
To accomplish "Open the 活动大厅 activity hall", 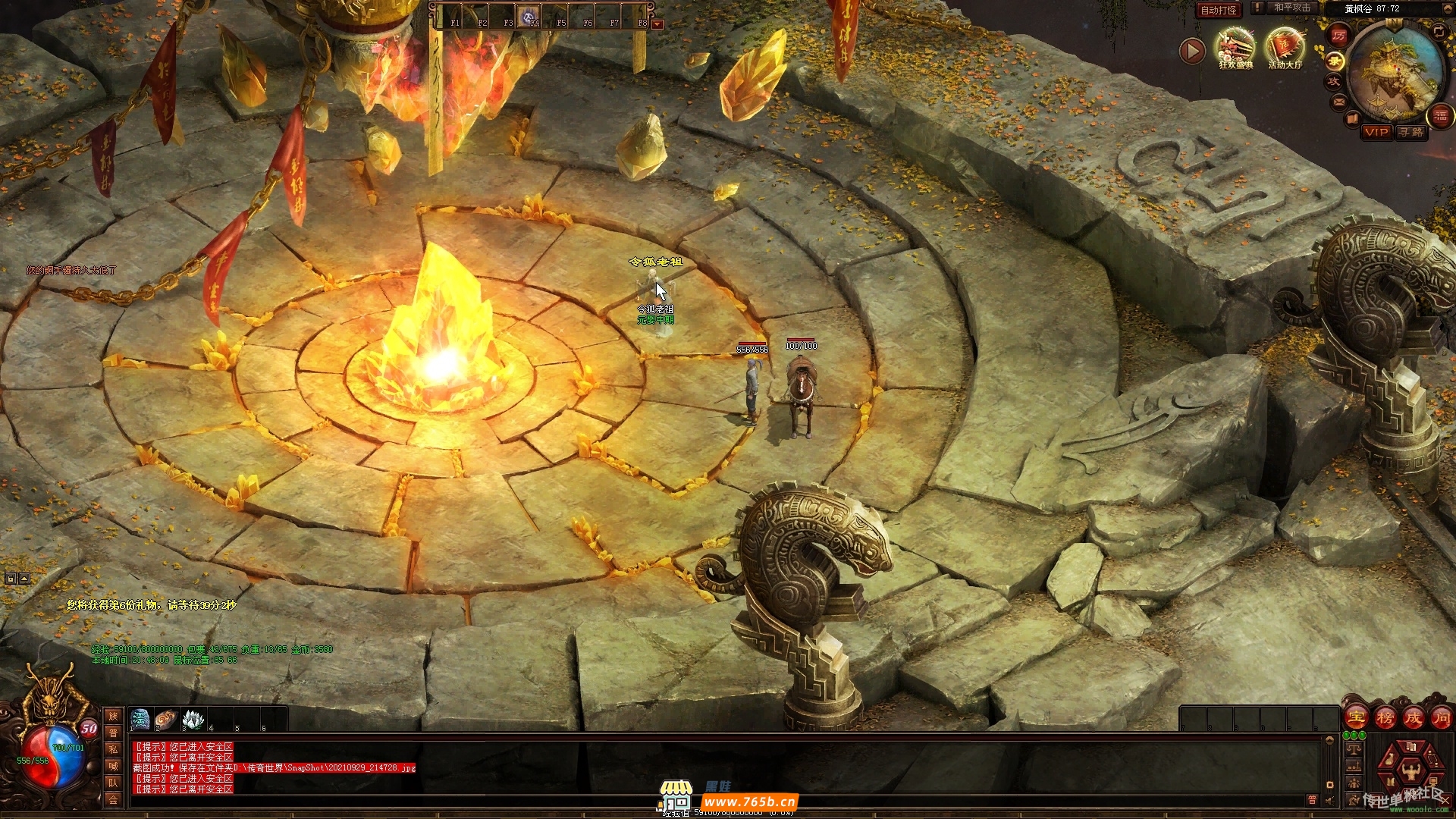I will (x=1285, y=48).
